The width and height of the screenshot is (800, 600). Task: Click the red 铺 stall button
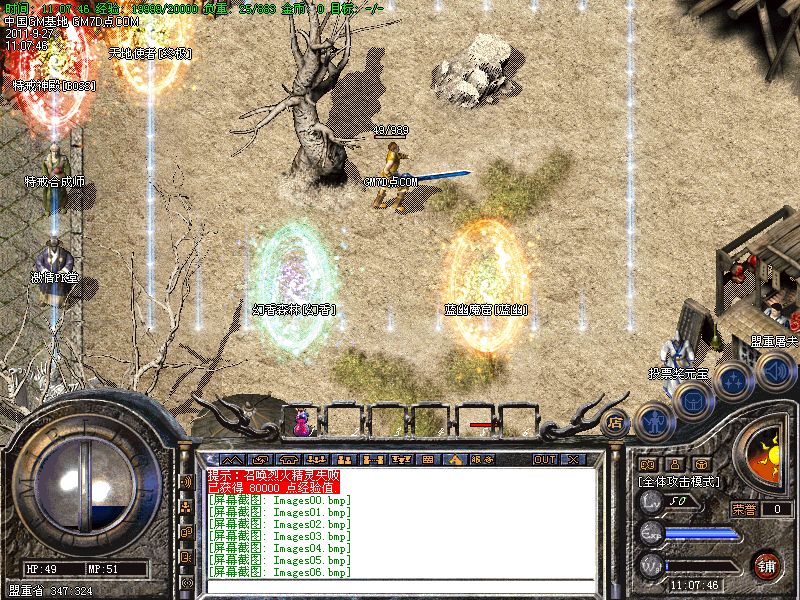pyautogui.click(x=767, y=563)
